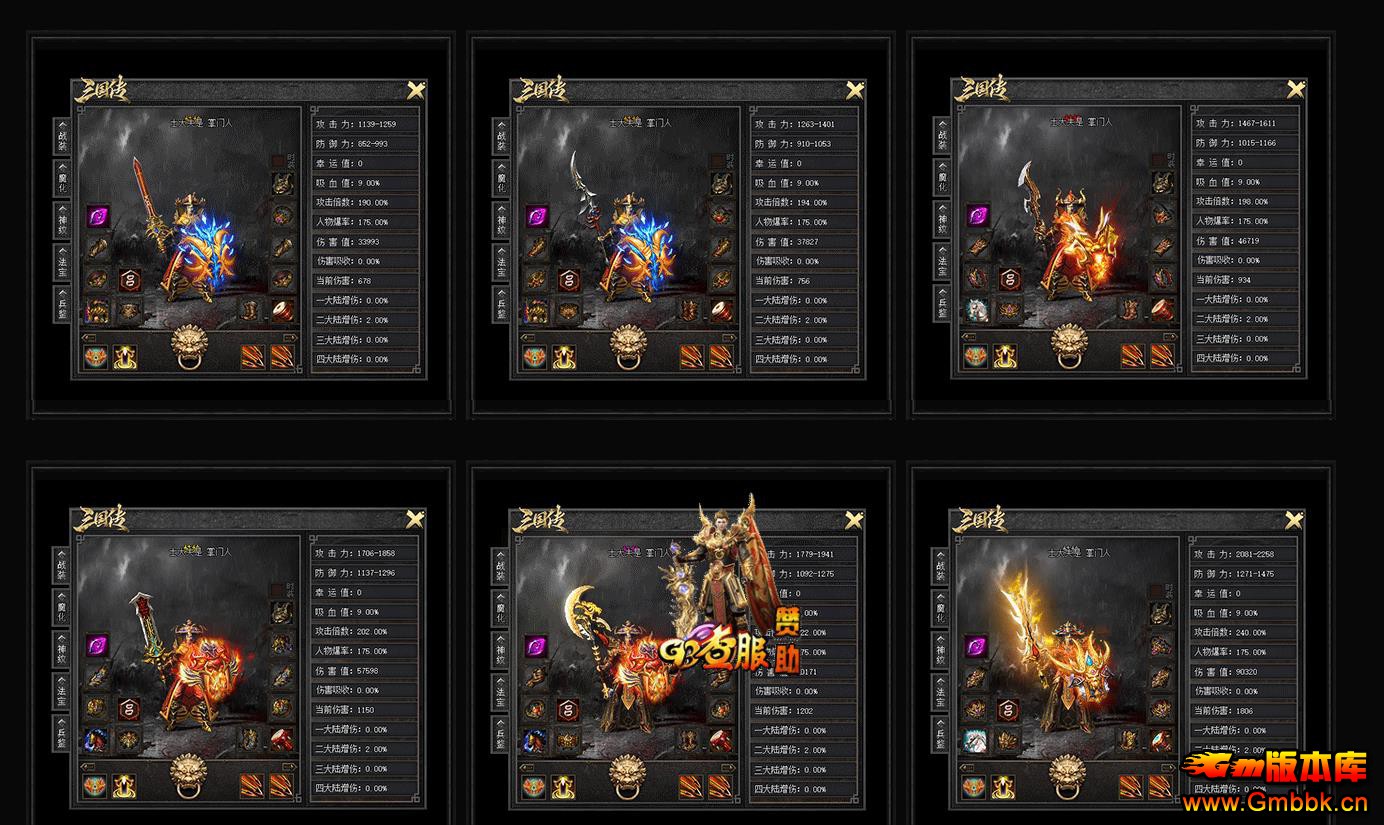
Task: Select the drum slot in the 1706-1858 attack panel
Action: [282, 740]
